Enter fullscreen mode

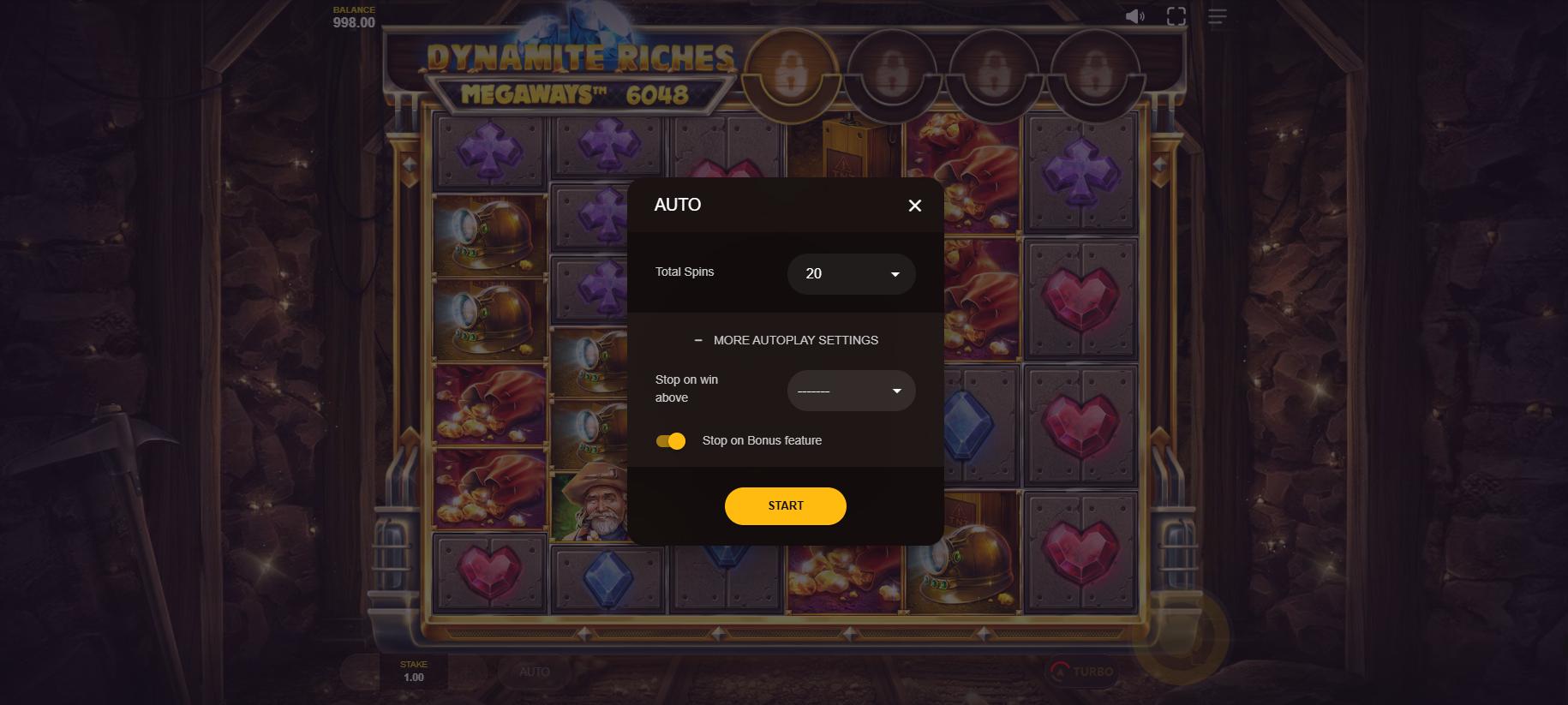[1176, 16]
